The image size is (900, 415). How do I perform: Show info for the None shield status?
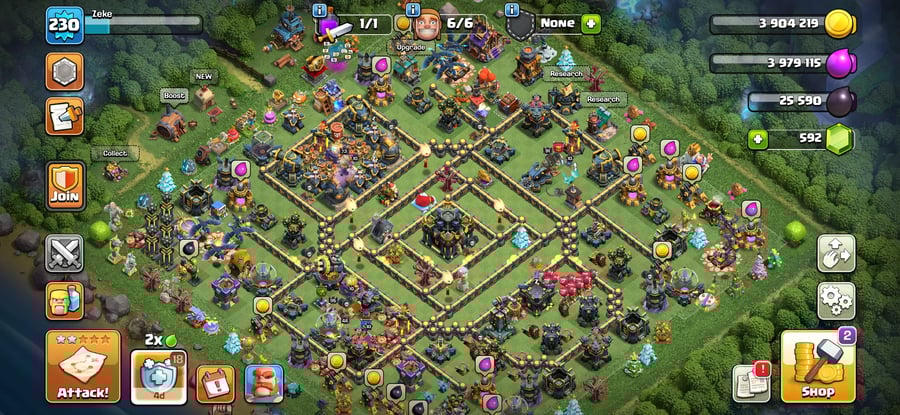(512, 11)
